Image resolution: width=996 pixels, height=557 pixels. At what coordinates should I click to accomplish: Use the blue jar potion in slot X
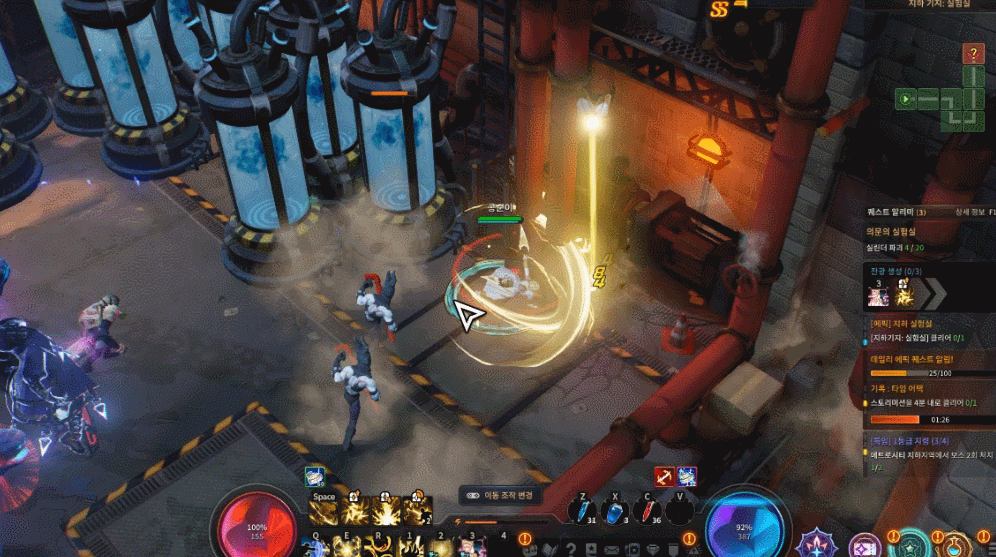[616, 510]
